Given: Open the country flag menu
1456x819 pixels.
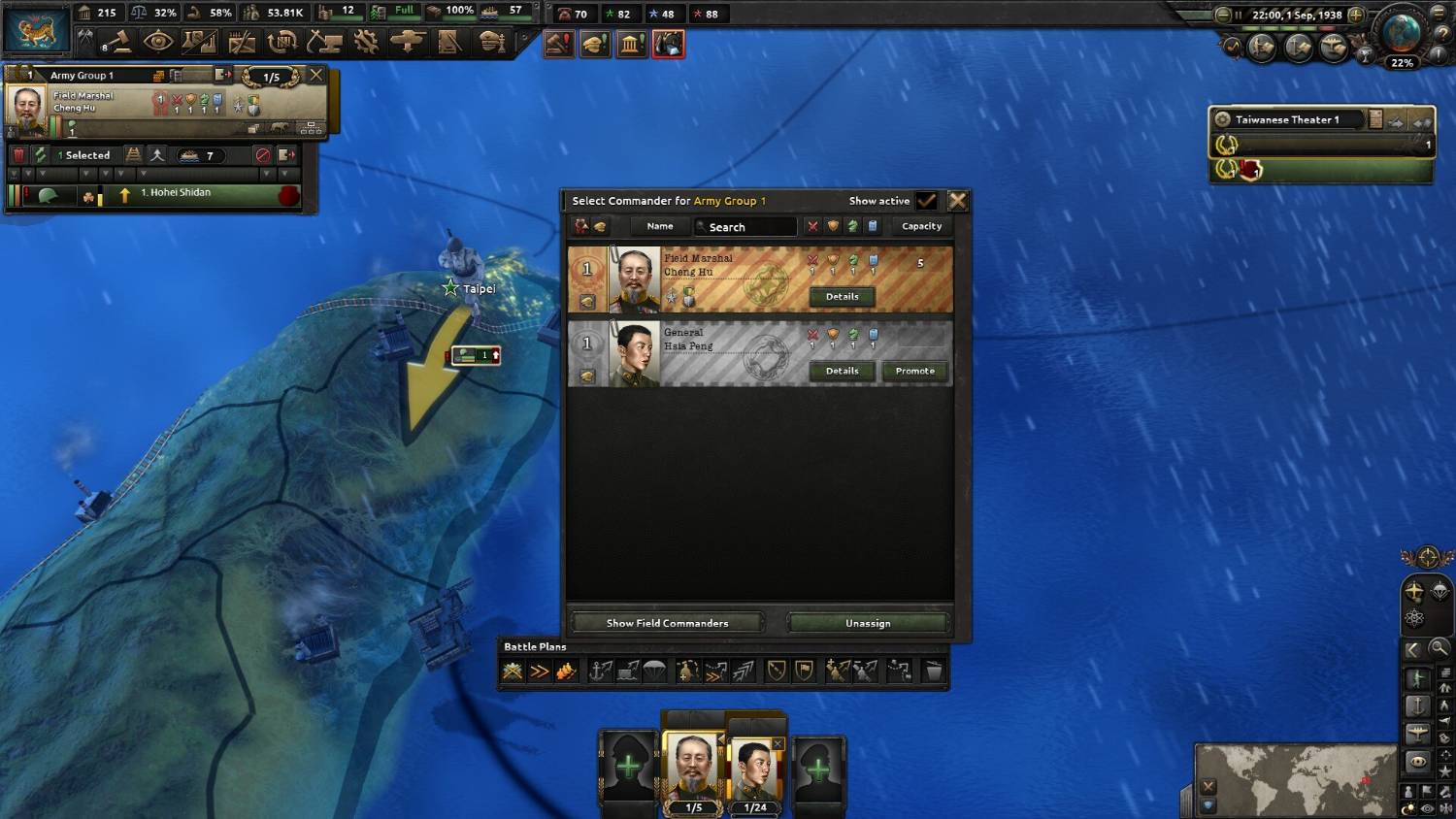Looking at the screenshot, I should point(37,30).
